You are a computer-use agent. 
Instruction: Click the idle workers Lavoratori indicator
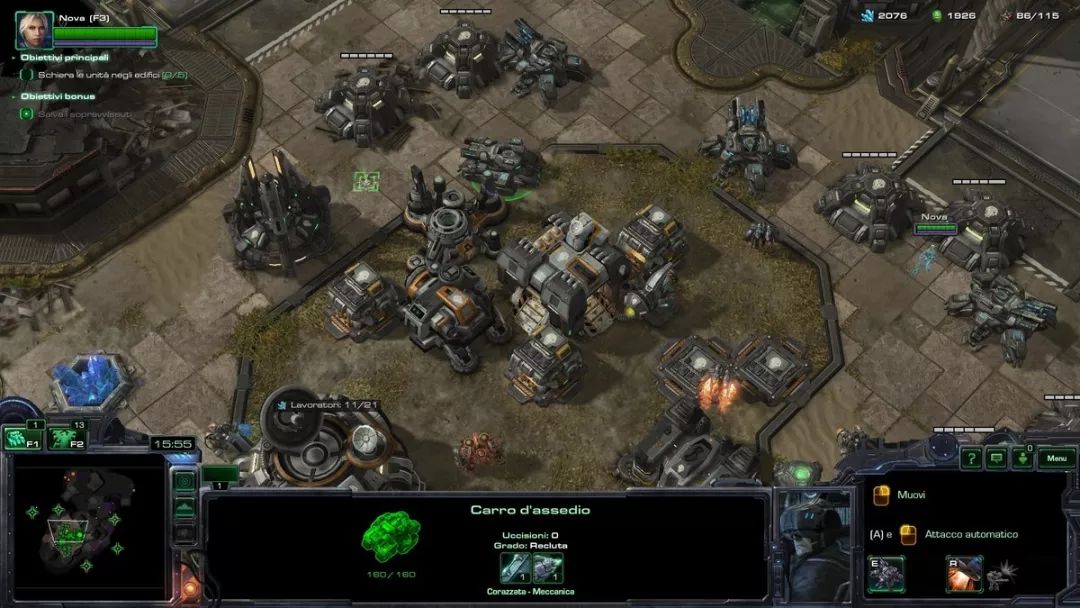322,404
